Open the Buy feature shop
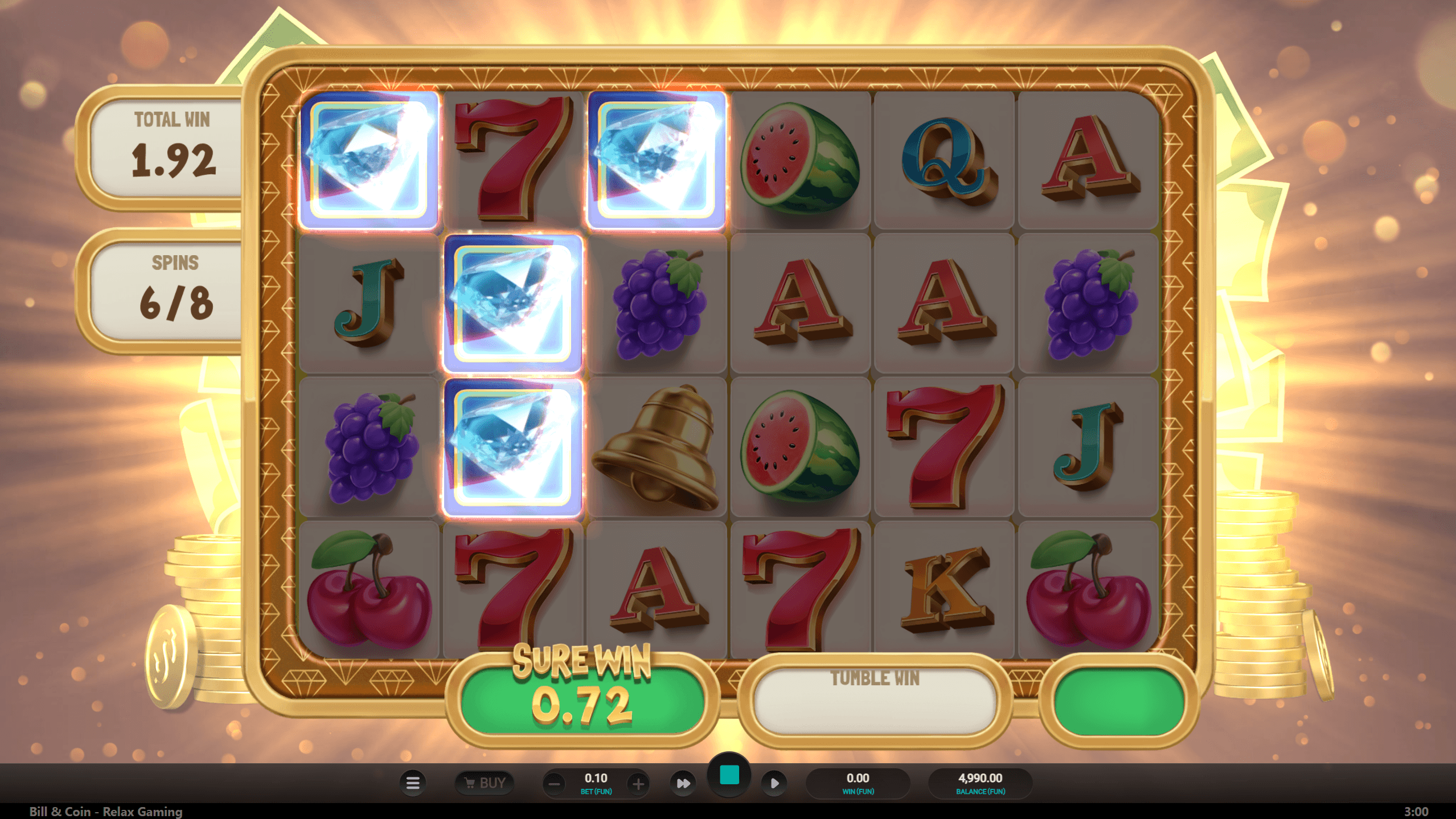The width and height of the screenshot is (1456, 819). [x=485, y=783]
